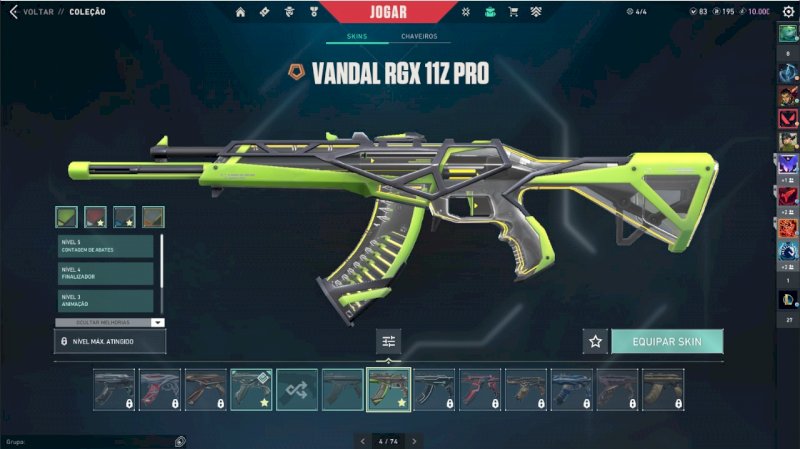This screenshot has height=449, width=800.
Task: Go to the next skin page arrow
Action: (414, 440)
